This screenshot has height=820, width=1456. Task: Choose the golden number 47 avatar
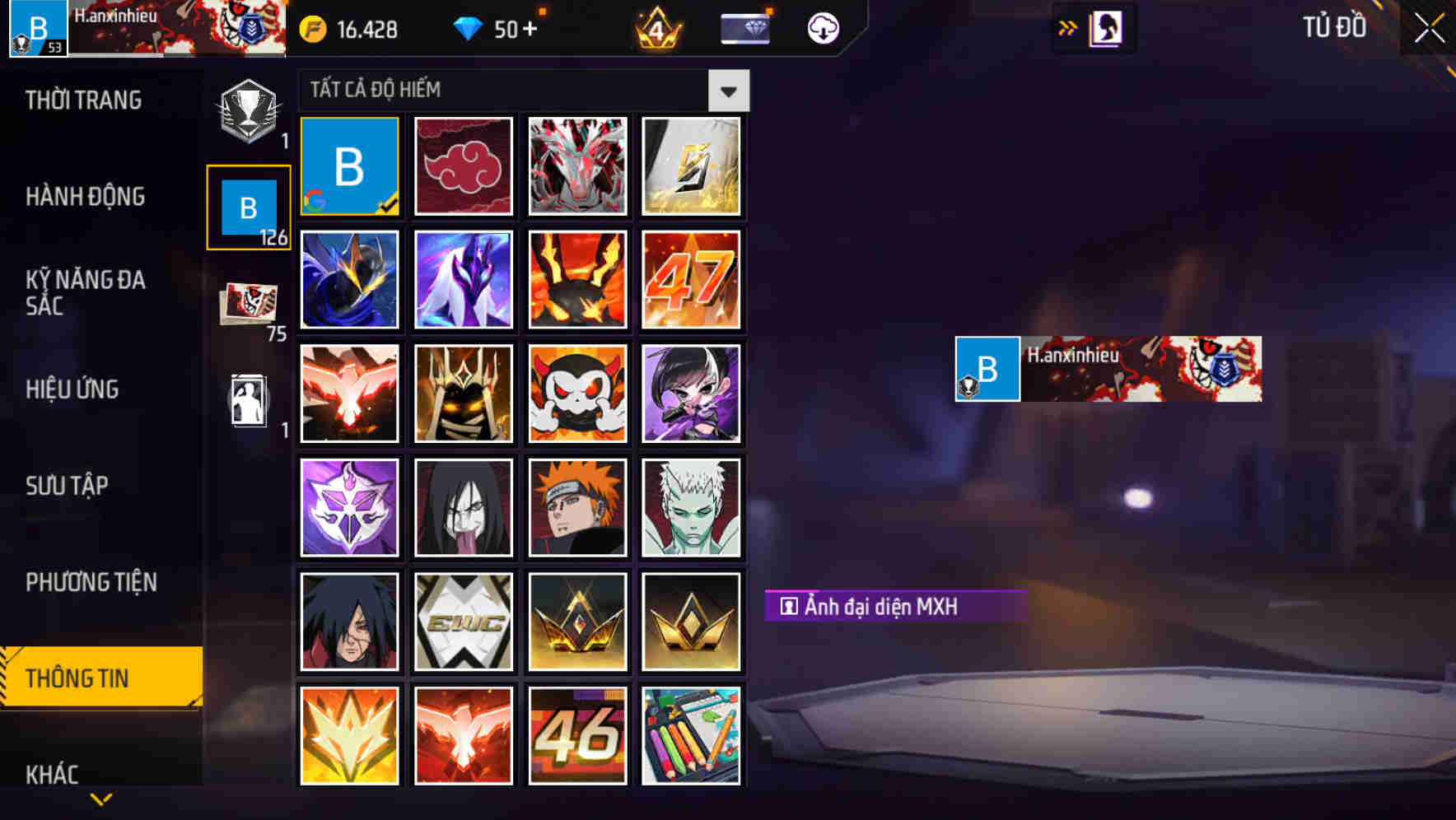coord(692,279)
